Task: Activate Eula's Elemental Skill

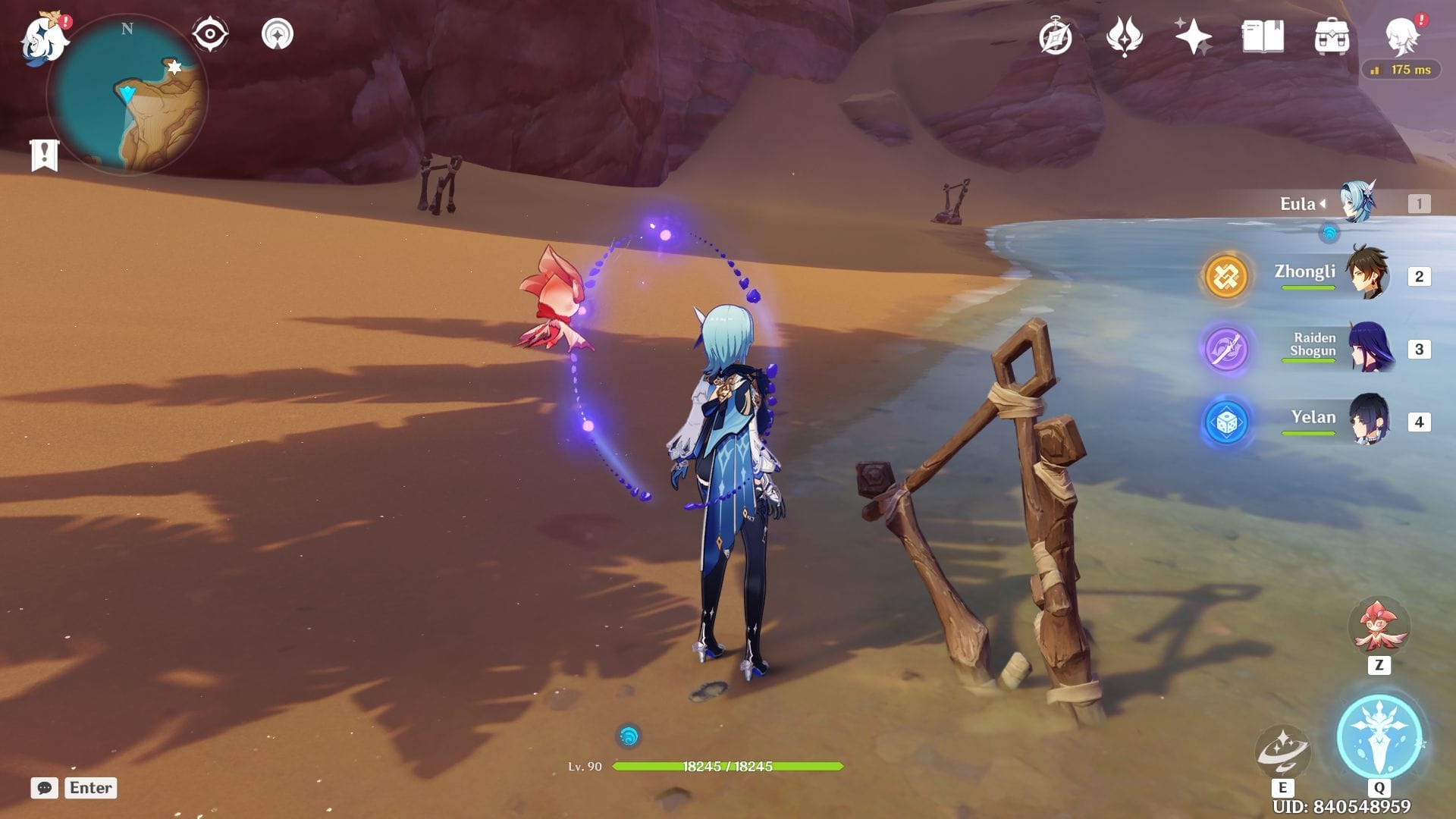Action: tap(1282, 750)
